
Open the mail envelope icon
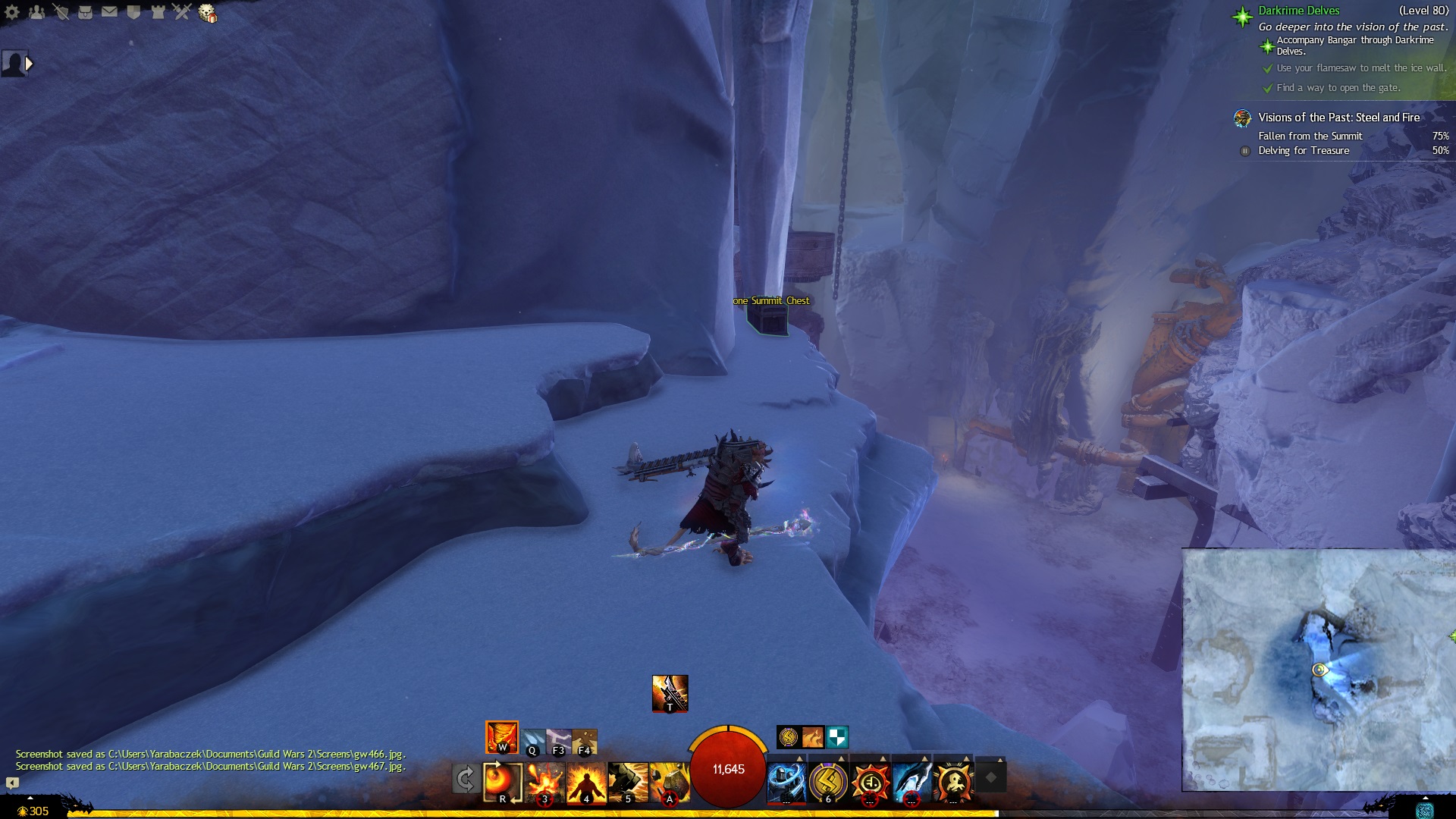point(109,12)
